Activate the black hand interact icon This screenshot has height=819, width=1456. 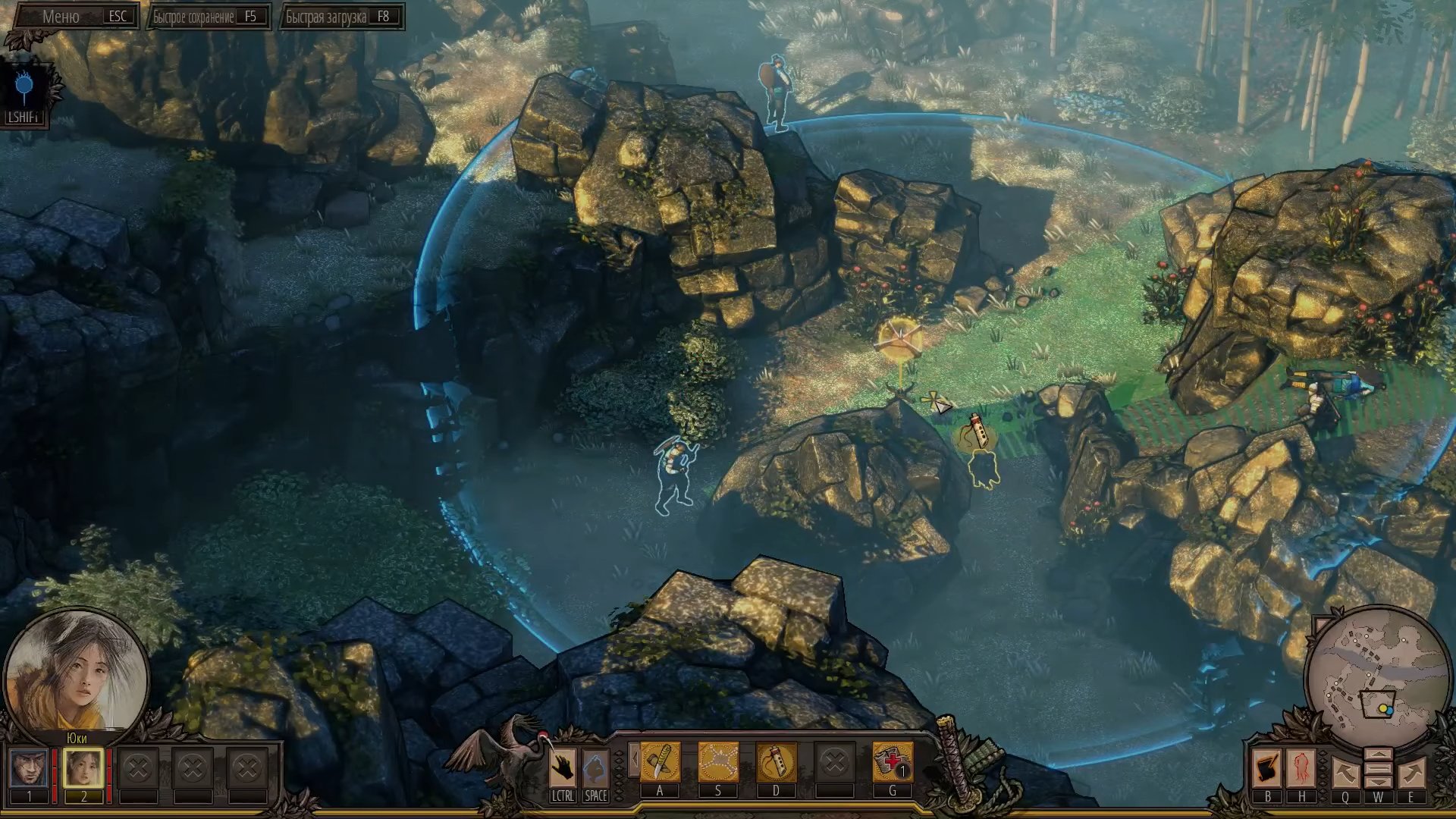tap(562, 768)
